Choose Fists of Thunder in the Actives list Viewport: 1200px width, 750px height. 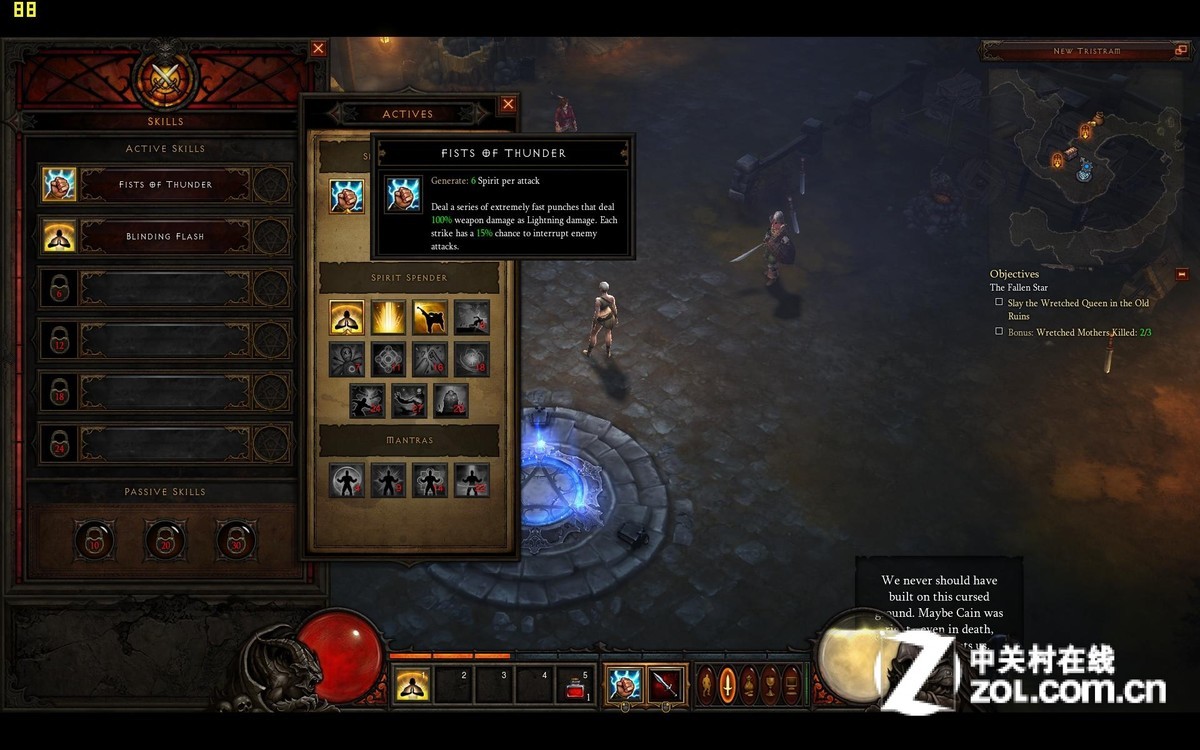(347, 196)
